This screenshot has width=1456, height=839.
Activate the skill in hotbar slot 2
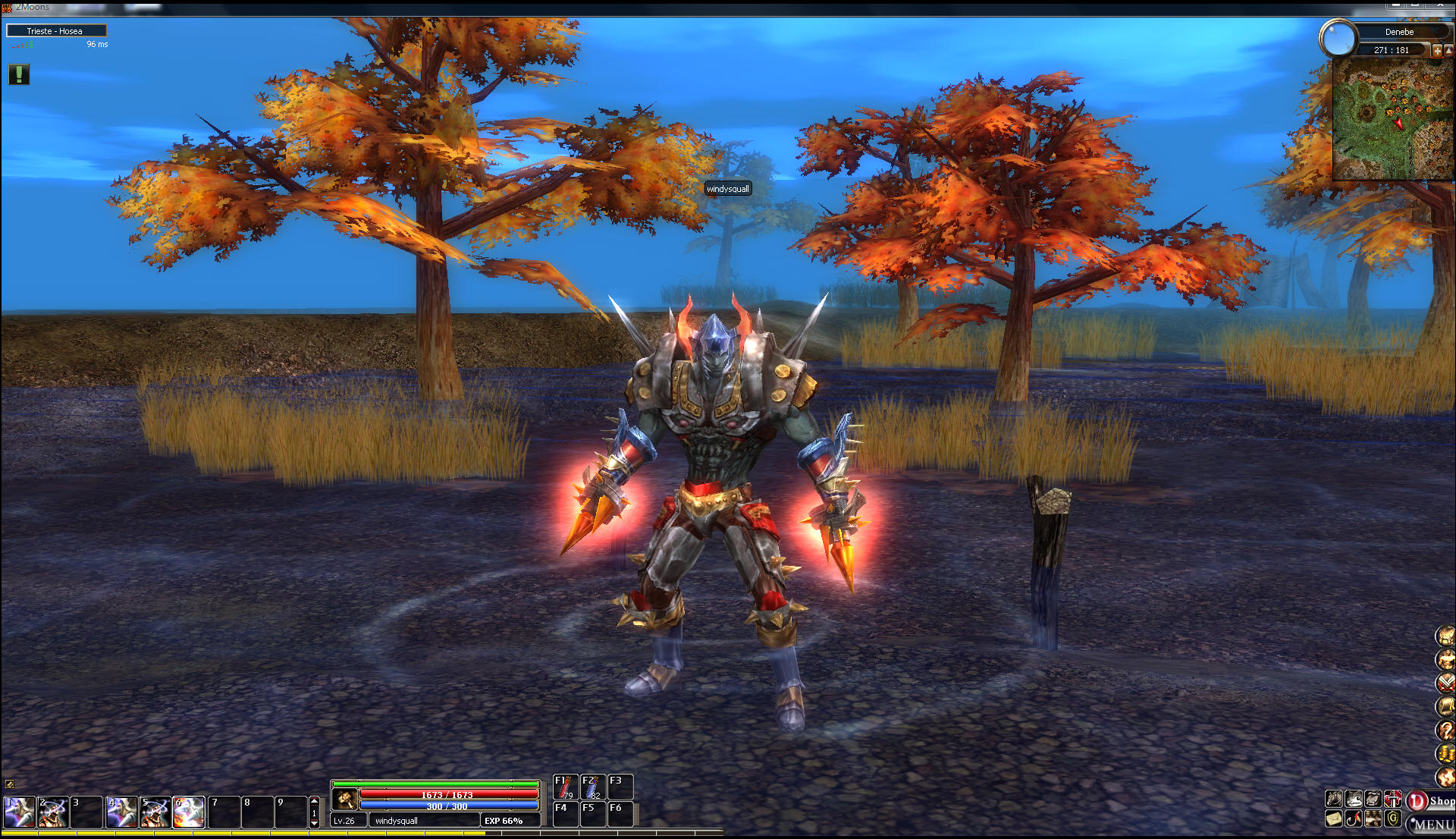[x=53, y=812]
